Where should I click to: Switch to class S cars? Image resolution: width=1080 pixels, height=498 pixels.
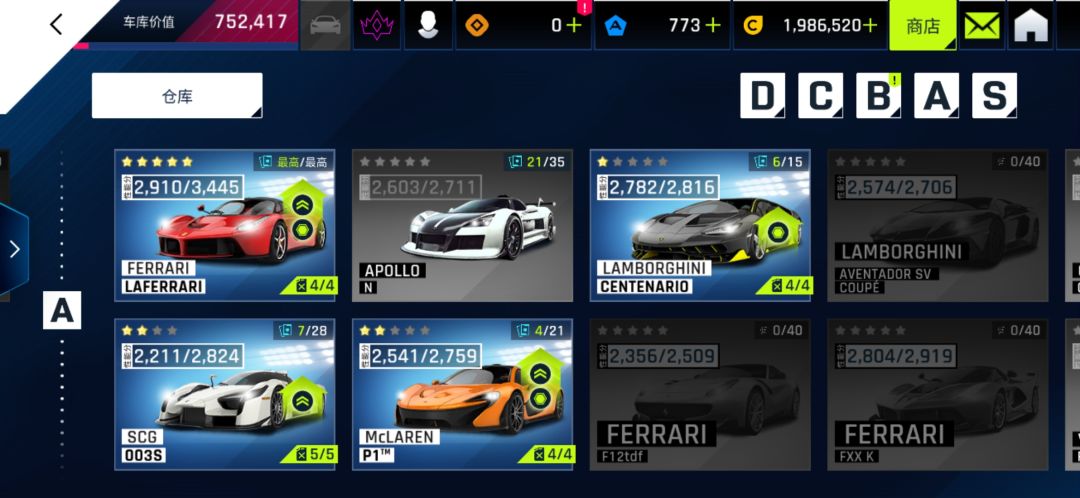(994, 96)
